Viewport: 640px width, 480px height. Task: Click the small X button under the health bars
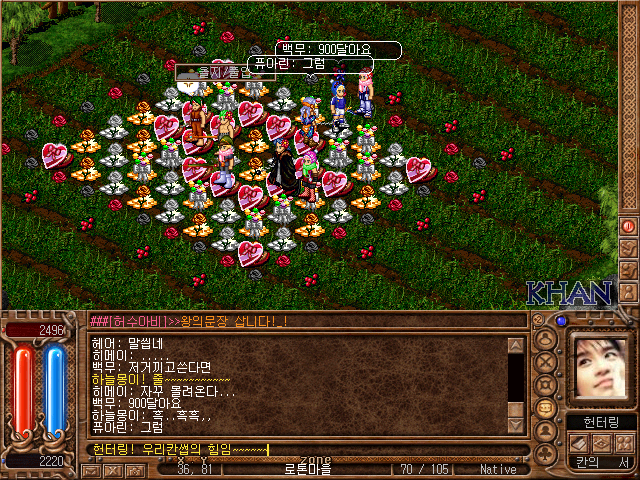[111, 469]
